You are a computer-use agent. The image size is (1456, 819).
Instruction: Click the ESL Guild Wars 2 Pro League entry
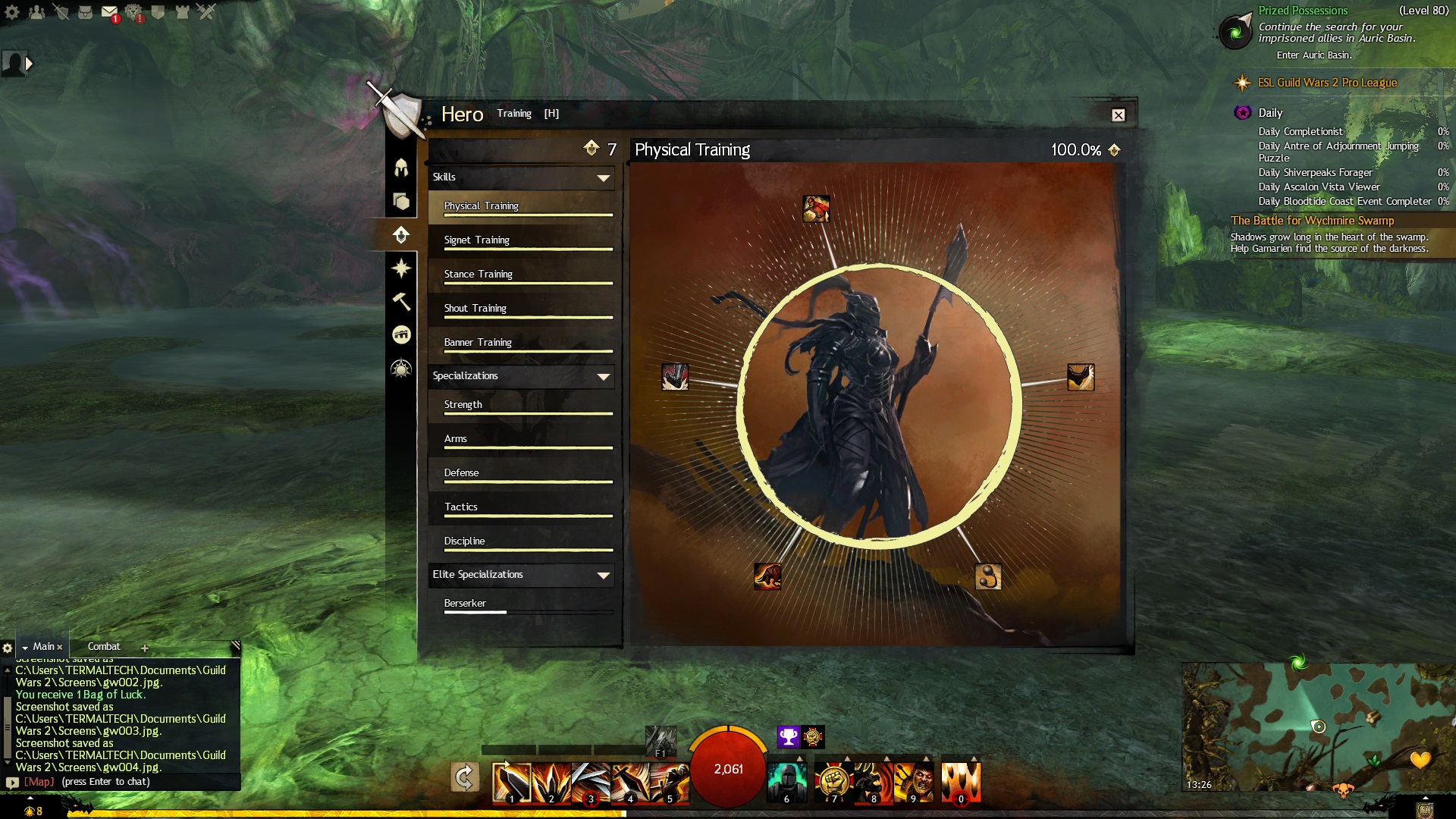click(1326, 83)
